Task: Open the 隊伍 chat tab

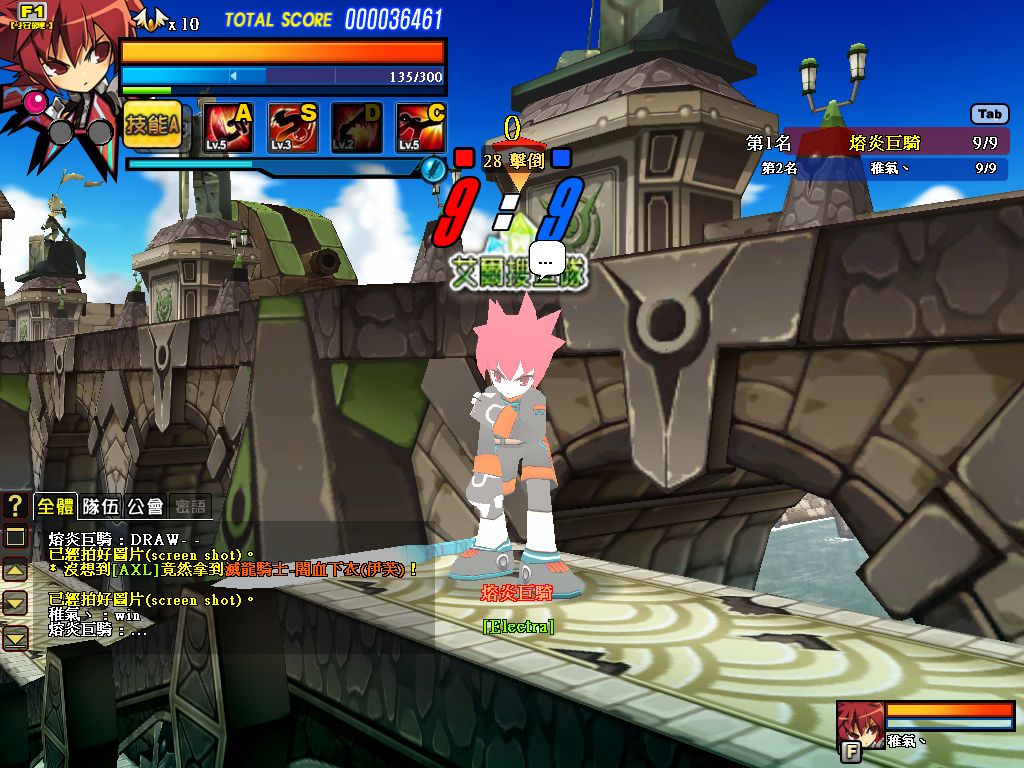Action: 100,506
